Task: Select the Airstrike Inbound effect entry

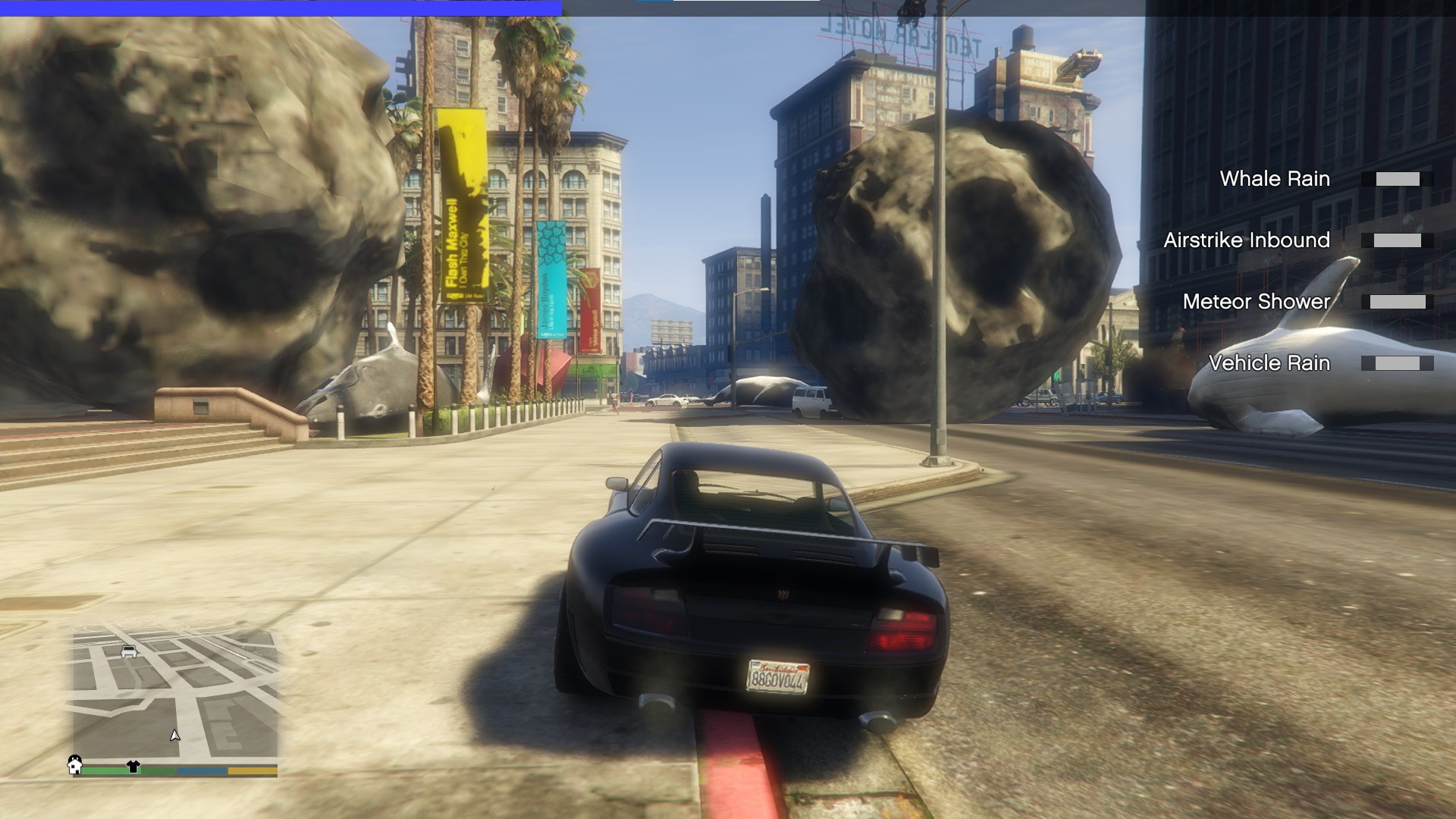Action: click(x=1247, y=240)
